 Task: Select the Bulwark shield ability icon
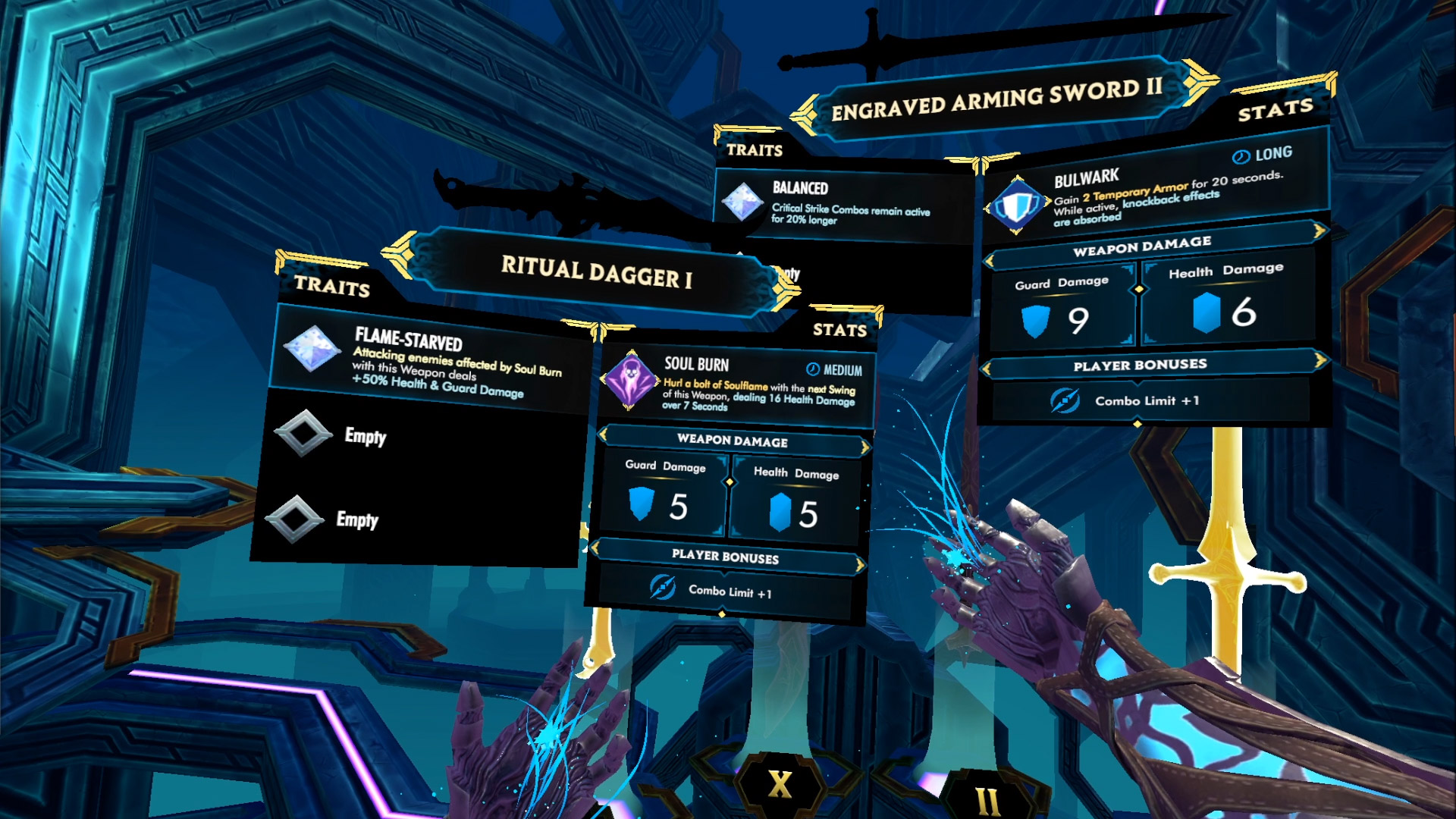click(1017, 205)
